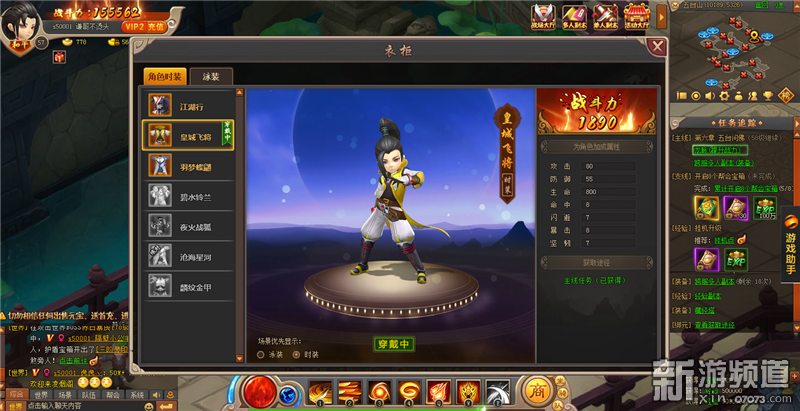
Task: Choose 时装 scene display priority
Action: click(309, 353)
